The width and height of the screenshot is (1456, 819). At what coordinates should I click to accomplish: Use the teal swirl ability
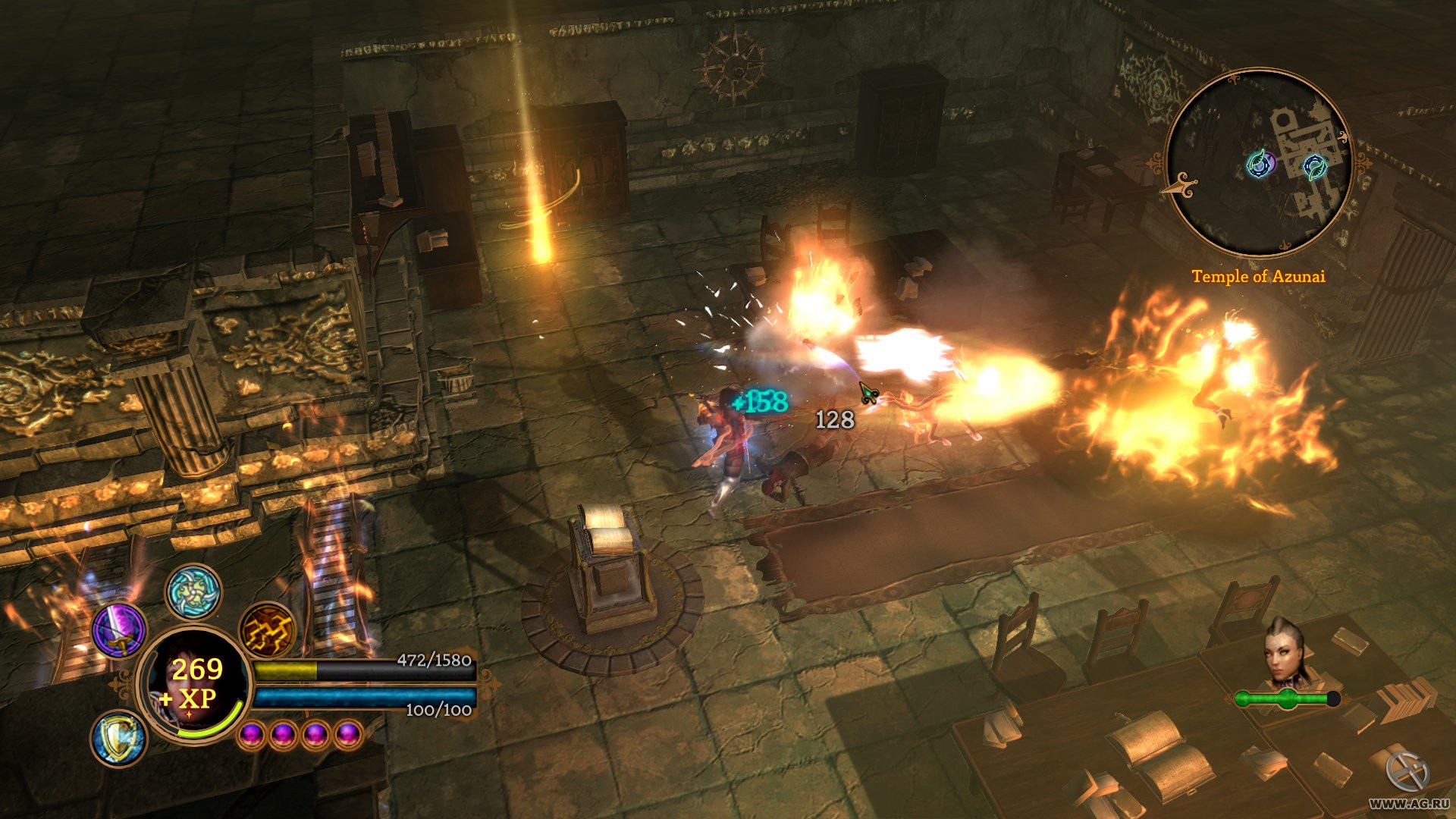pos(193,591)
